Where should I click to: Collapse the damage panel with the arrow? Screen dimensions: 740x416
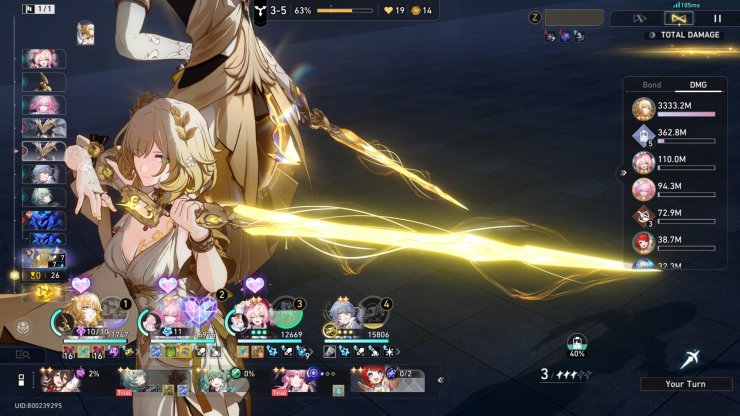(623, 172)
